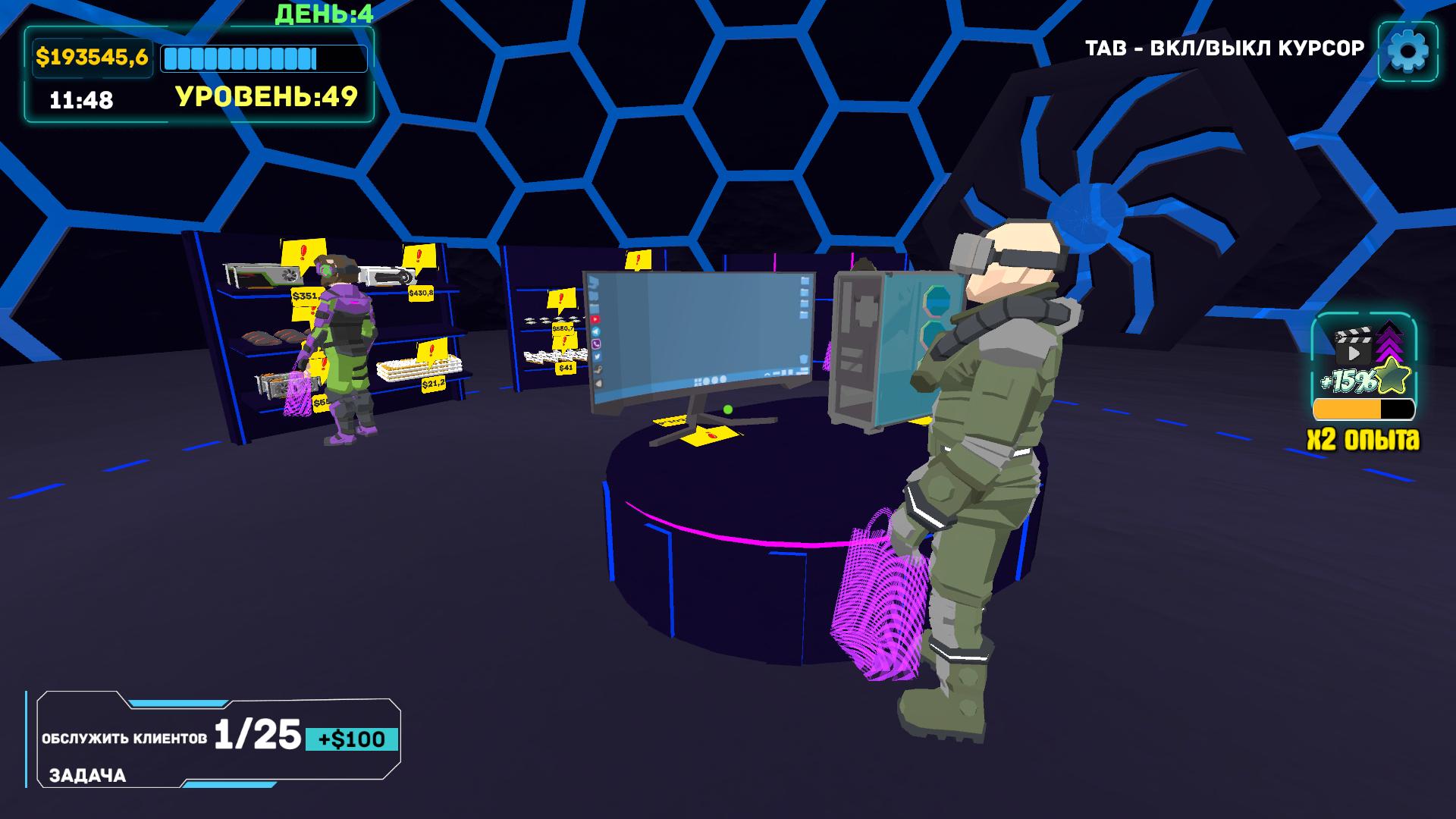1456x819 pixels.
Task: Open Steam on the in-game computer
Action: point(598,369)
